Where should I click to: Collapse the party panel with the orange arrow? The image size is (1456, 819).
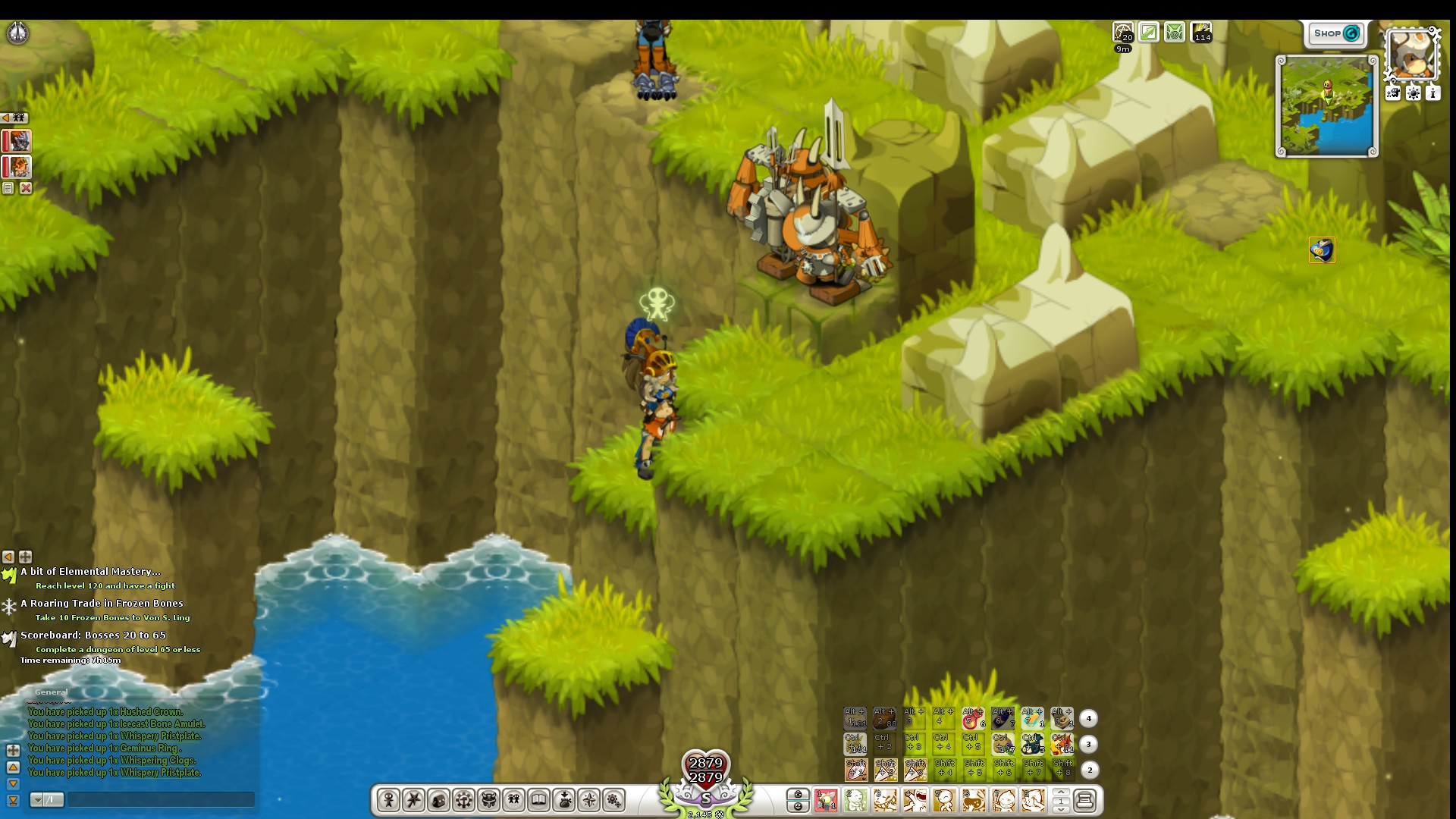pyautogui.click(x=7, y=118)
